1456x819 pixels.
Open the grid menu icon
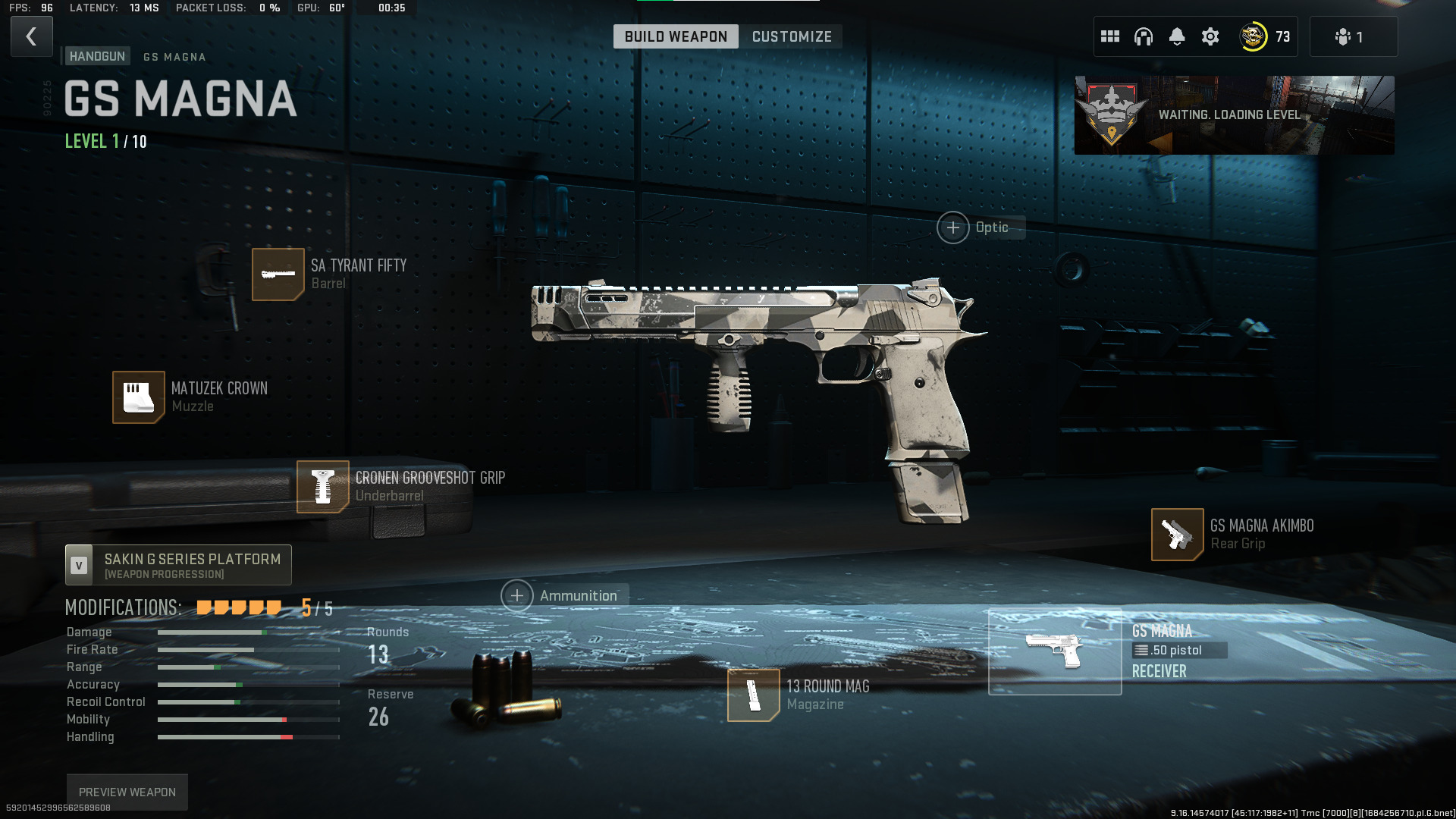coord(1109,36)
